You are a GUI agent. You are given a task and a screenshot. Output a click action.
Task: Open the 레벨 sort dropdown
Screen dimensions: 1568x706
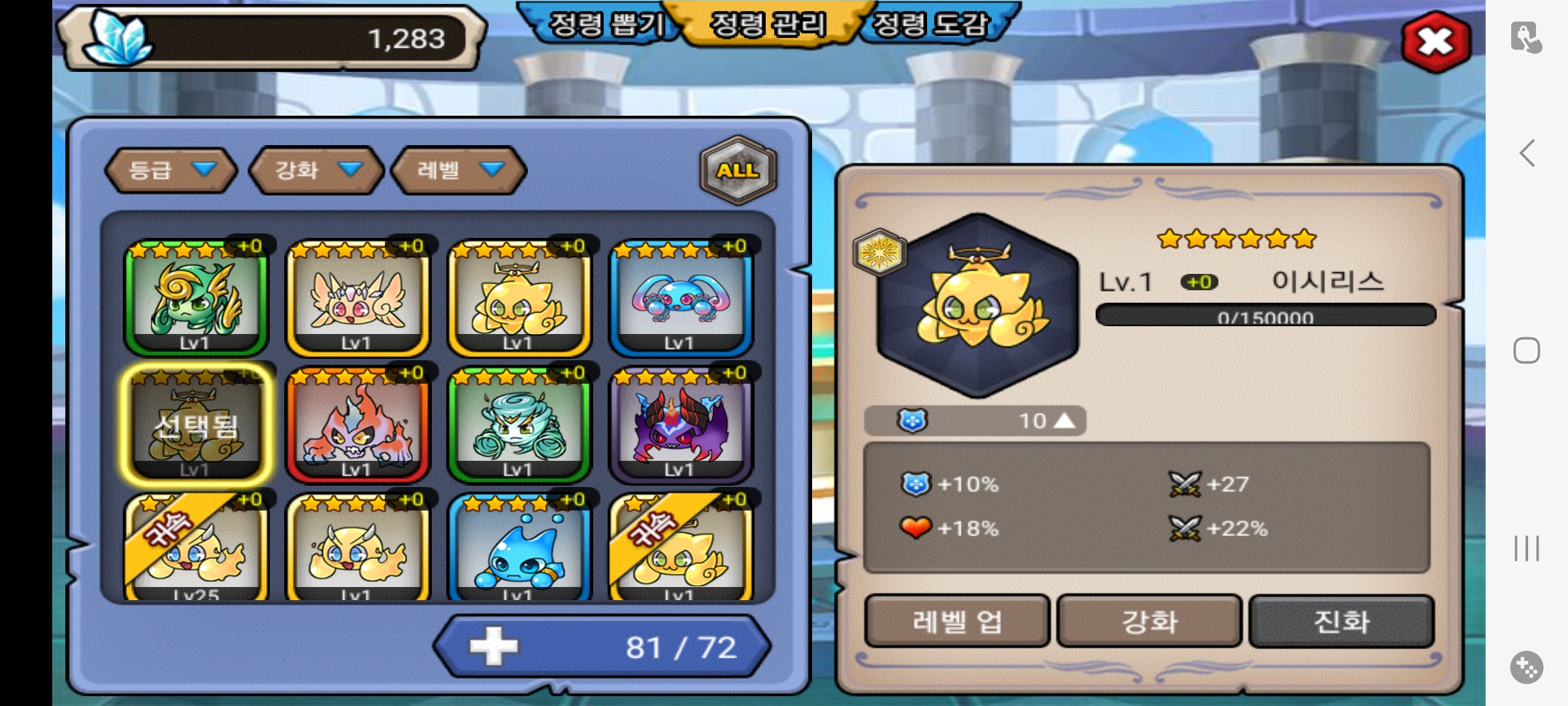(459, 170)
